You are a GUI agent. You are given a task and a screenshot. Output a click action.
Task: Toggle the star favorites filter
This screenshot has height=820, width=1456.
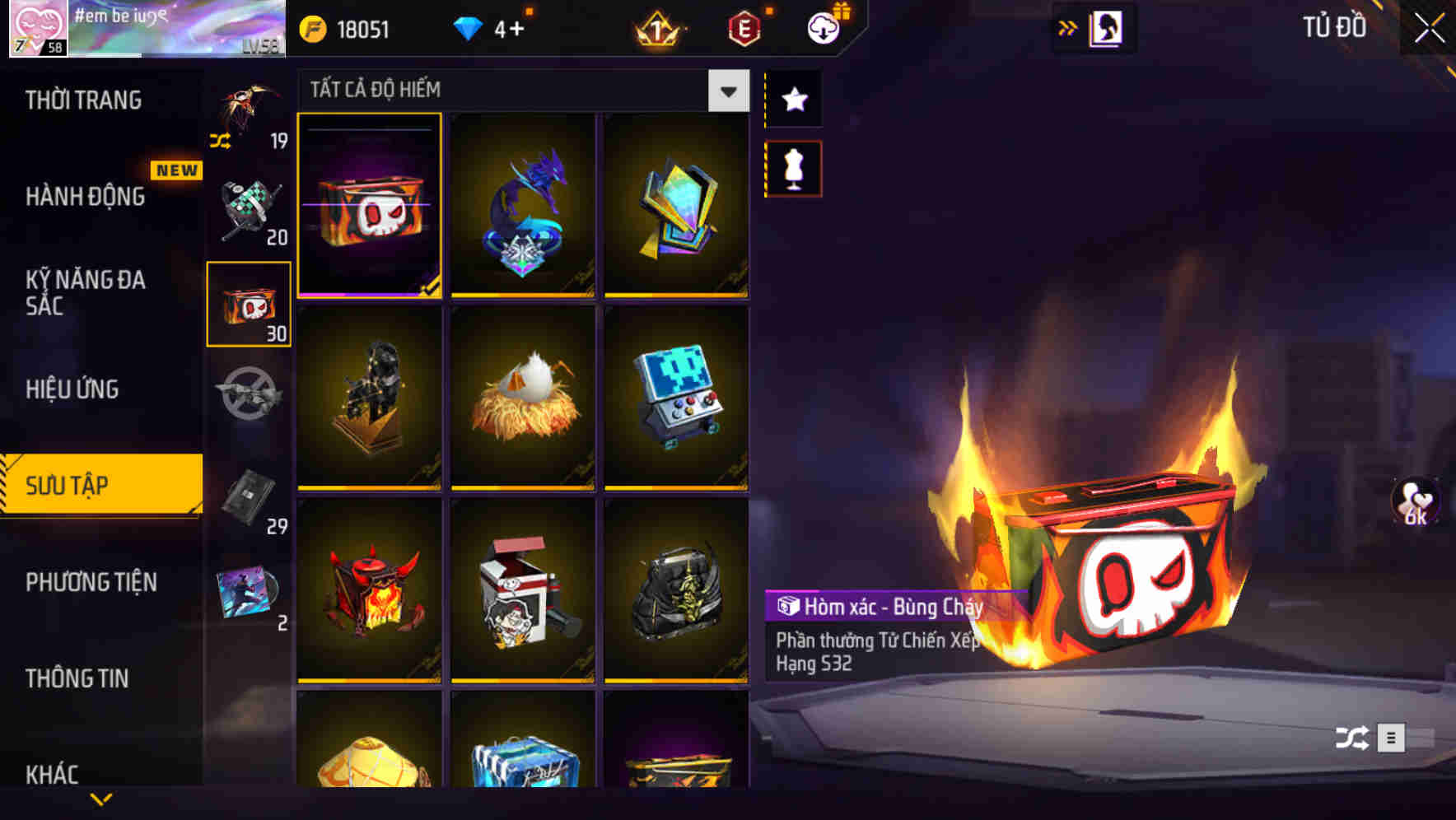pyautogui.click(x=793, y=100)
